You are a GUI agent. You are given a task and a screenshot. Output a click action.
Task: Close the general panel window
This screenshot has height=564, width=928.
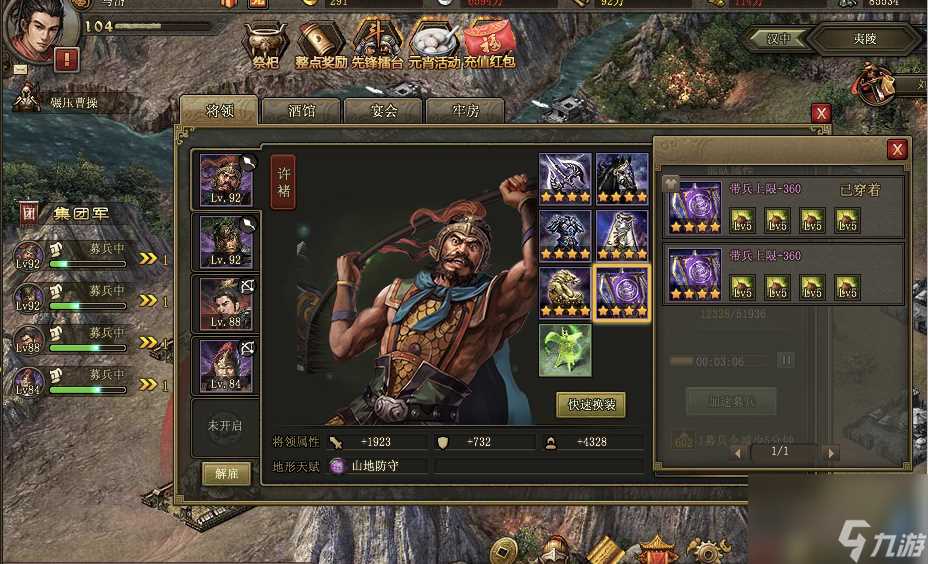coord(821,114)
